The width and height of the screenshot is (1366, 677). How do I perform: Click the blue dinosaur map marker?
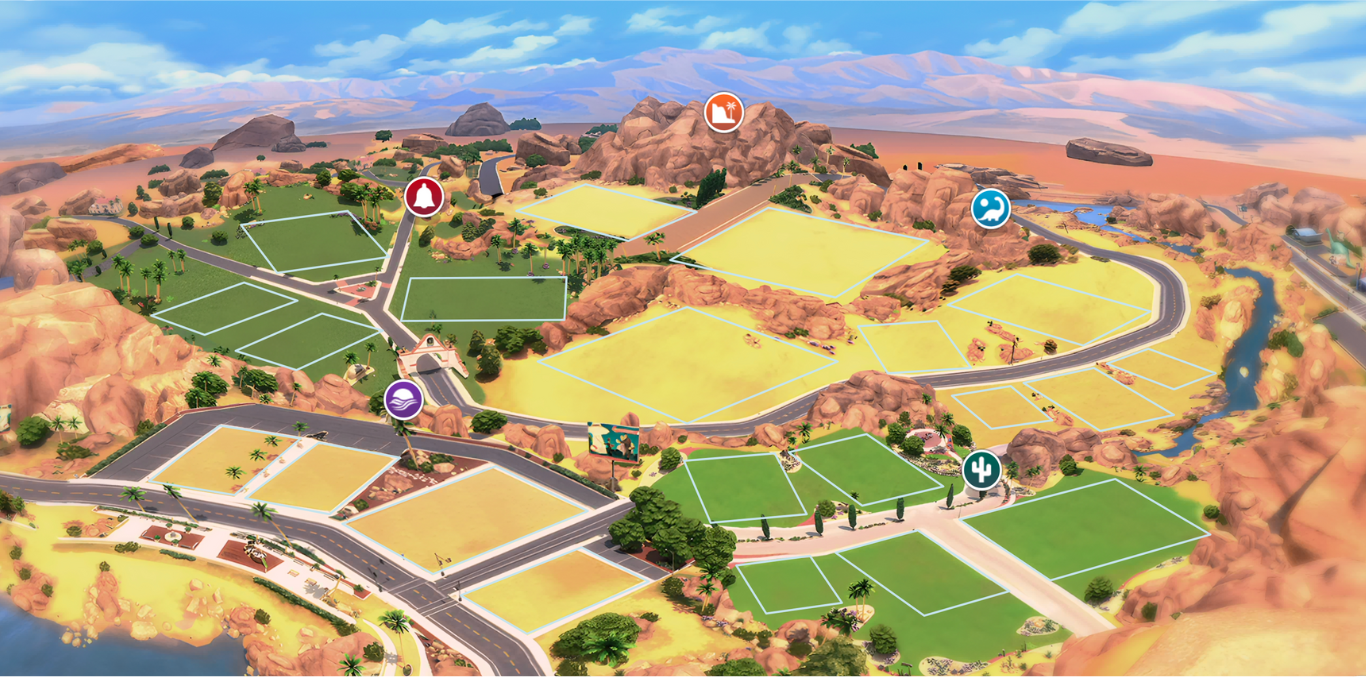(x=990, y=208)
